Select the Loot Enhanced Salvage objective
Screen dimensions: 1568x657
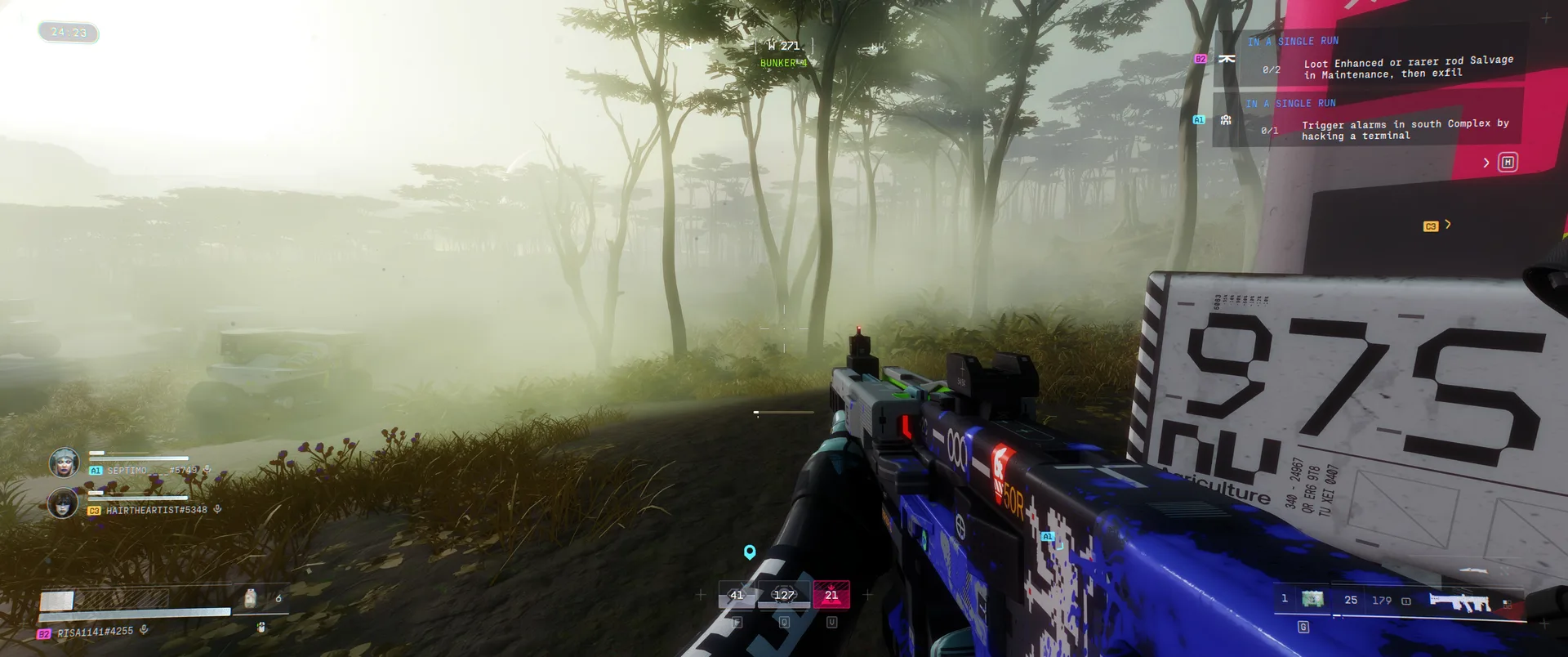pos(1407,67)
